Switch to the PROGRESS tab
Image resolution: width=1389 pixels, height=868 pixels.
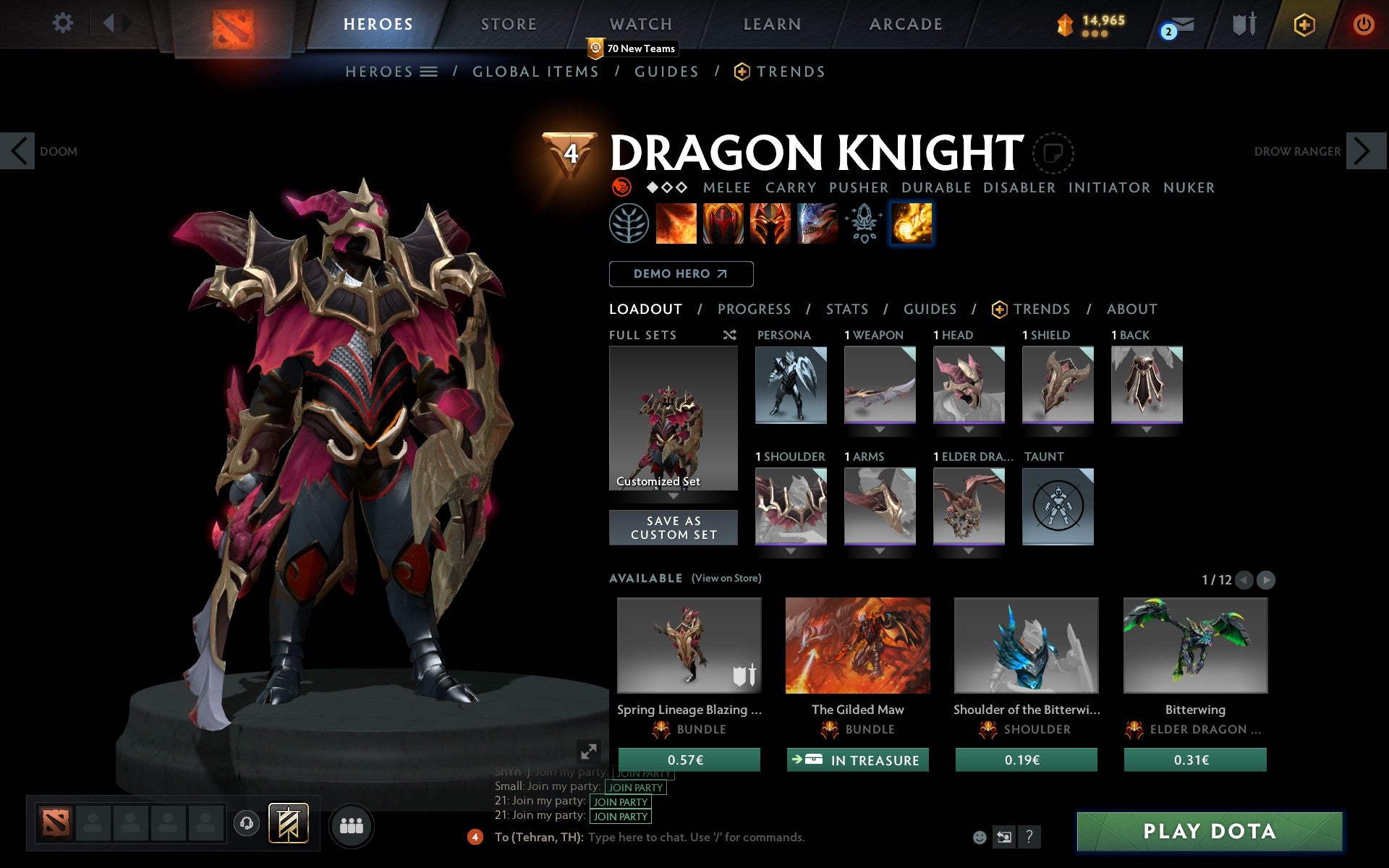[x=754, y=309]
